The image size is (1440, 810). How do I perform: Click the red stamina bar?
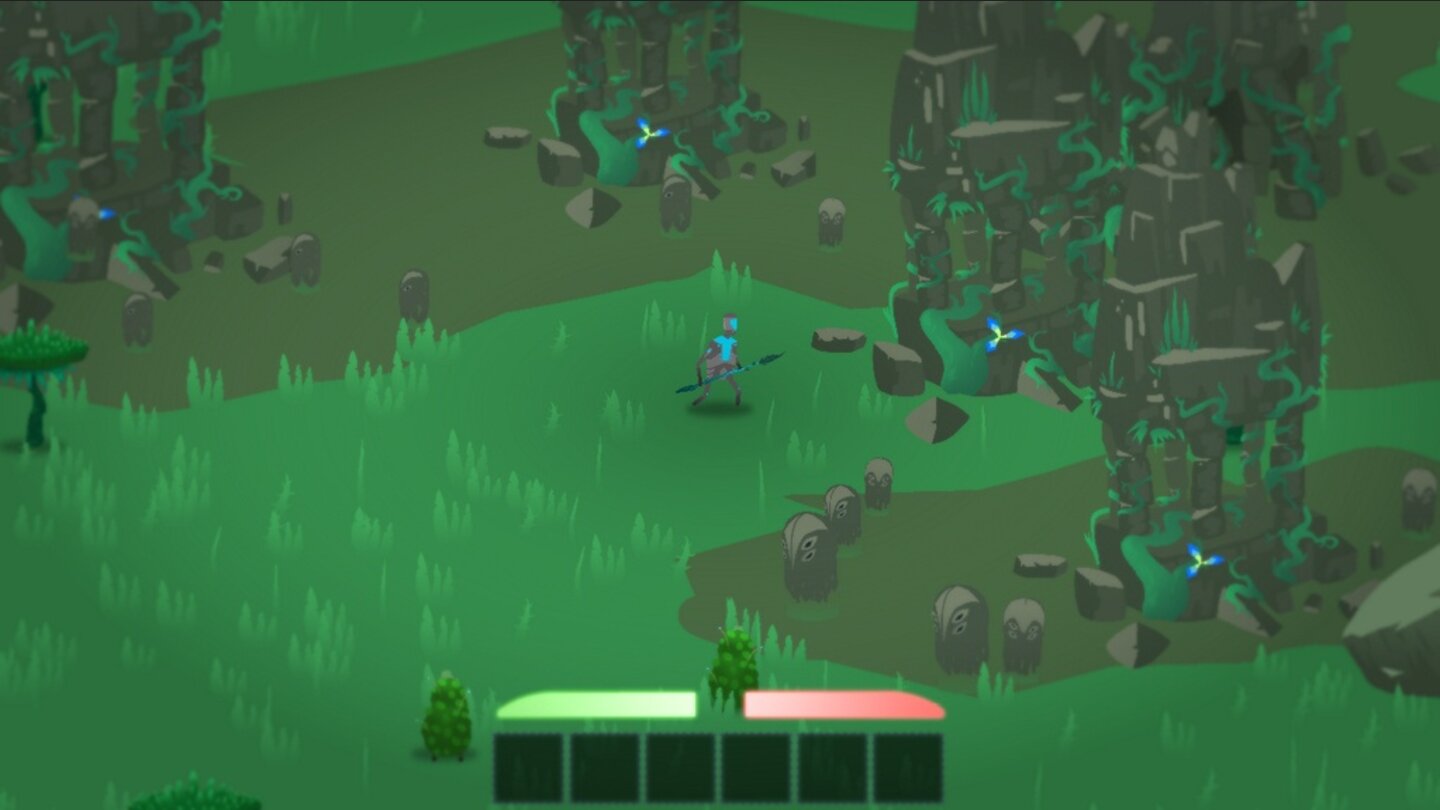click(x=845, y=703)
